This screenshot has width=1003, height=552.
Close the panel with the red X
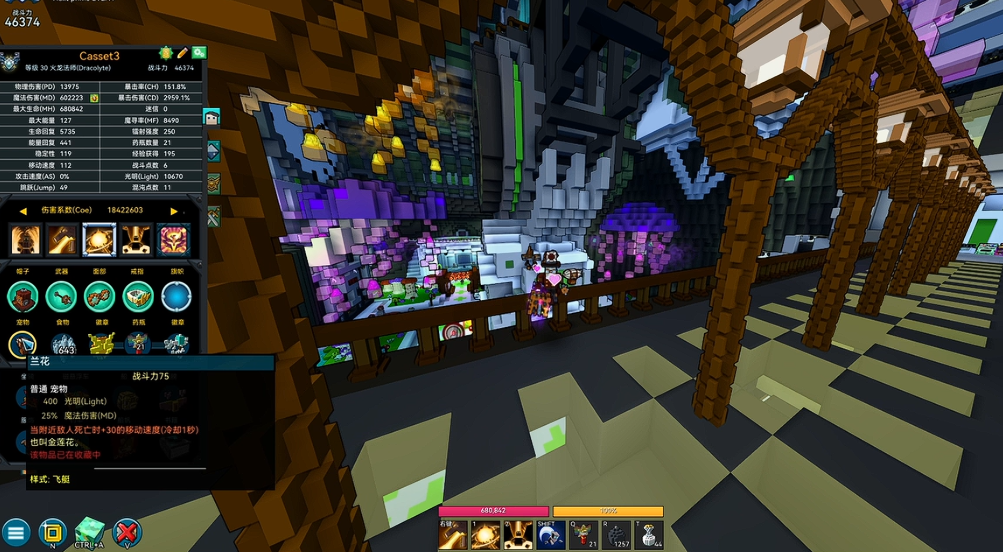point(126,531)
